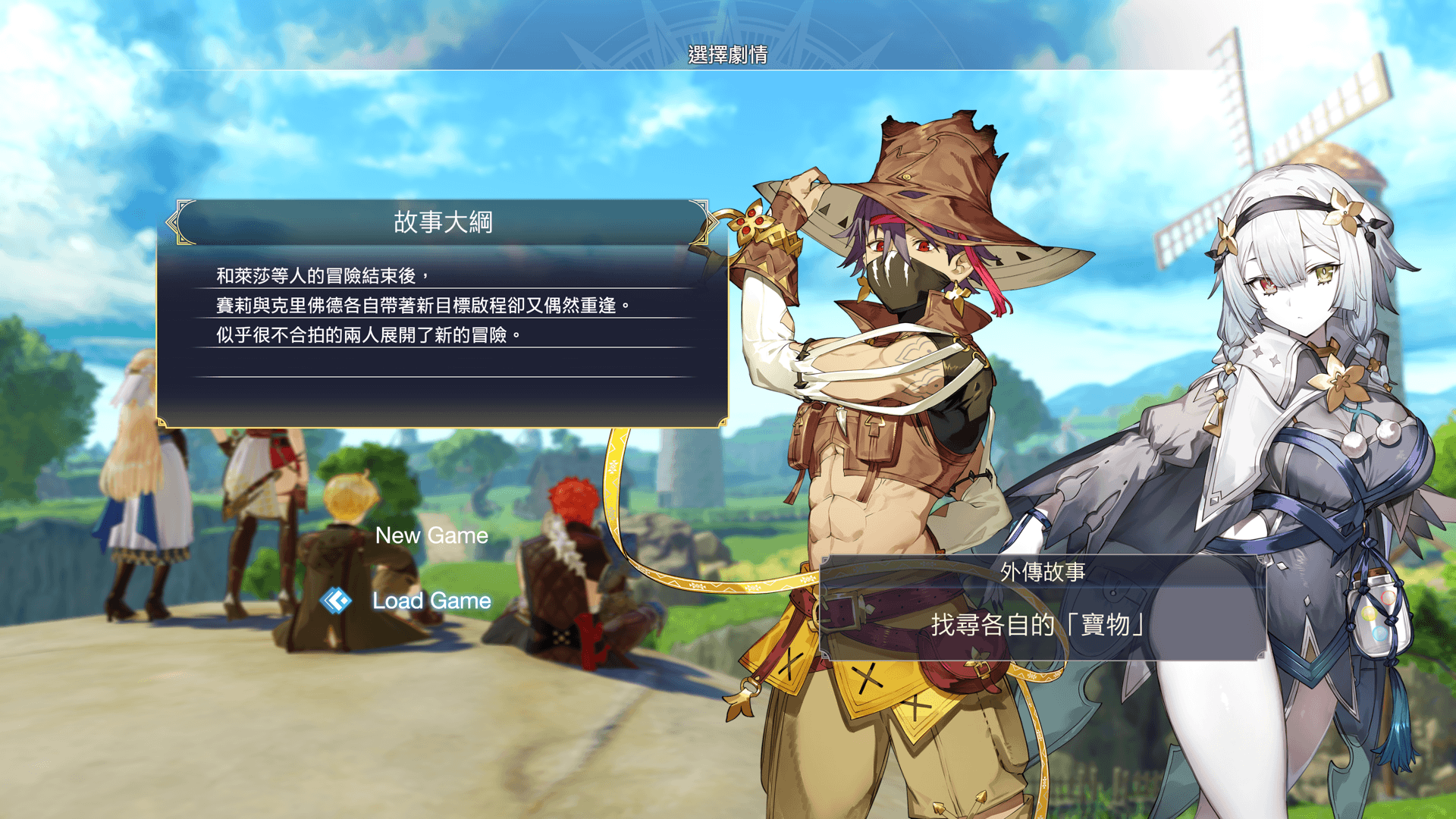Choose the Load Game option
This screenshot has height=819, width=1456.
click(x=431, y=601)
